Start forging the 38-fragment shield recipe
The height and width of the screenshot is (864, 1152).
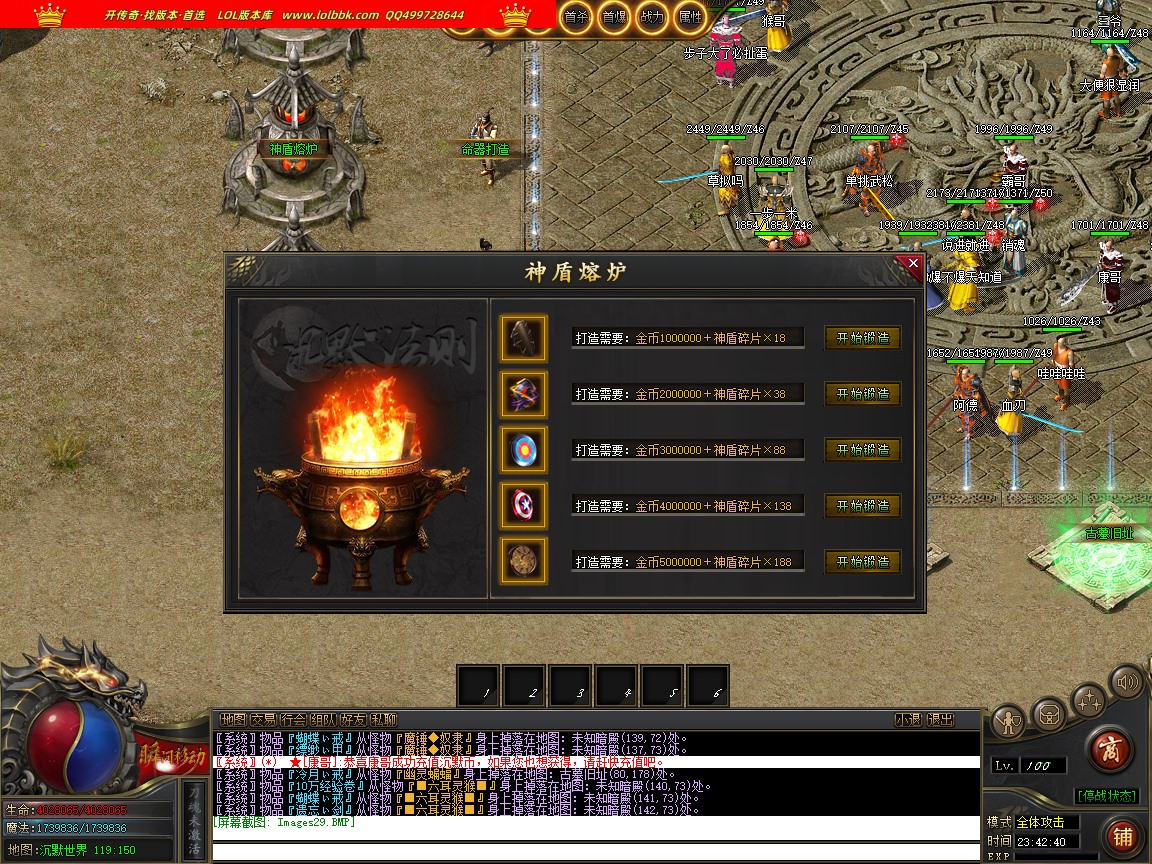click(x=862, y=394)
